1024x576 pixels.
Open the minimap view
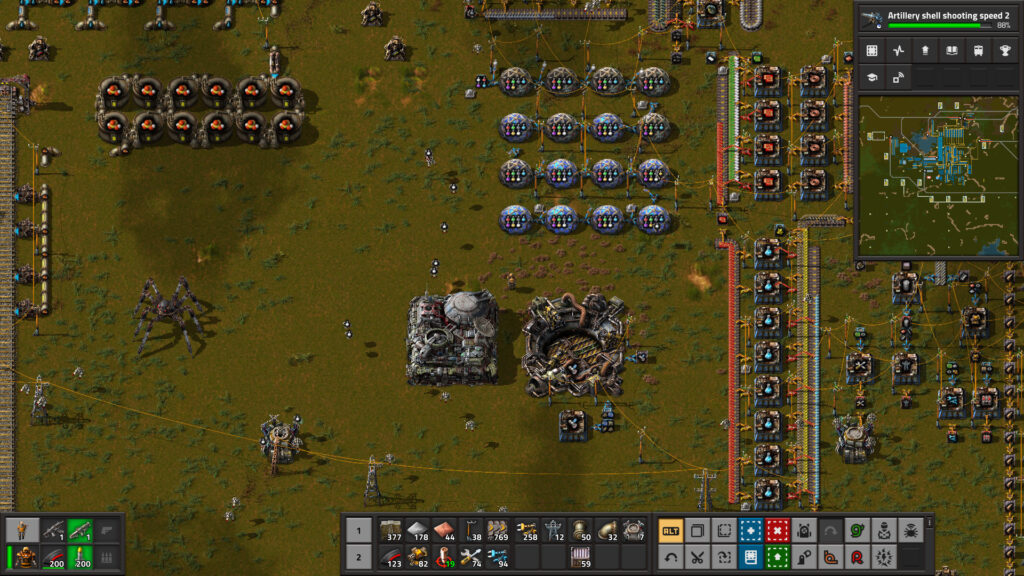[x=937, y=177]
